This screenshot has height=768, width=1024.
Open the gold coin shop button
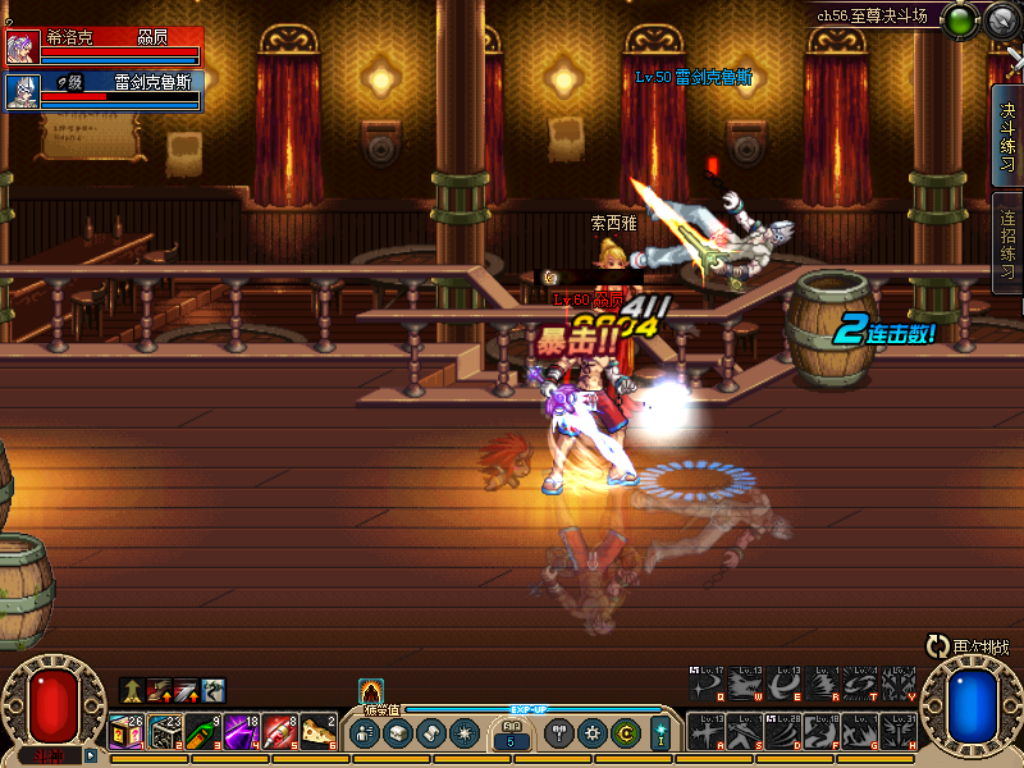tap(625, 733)
